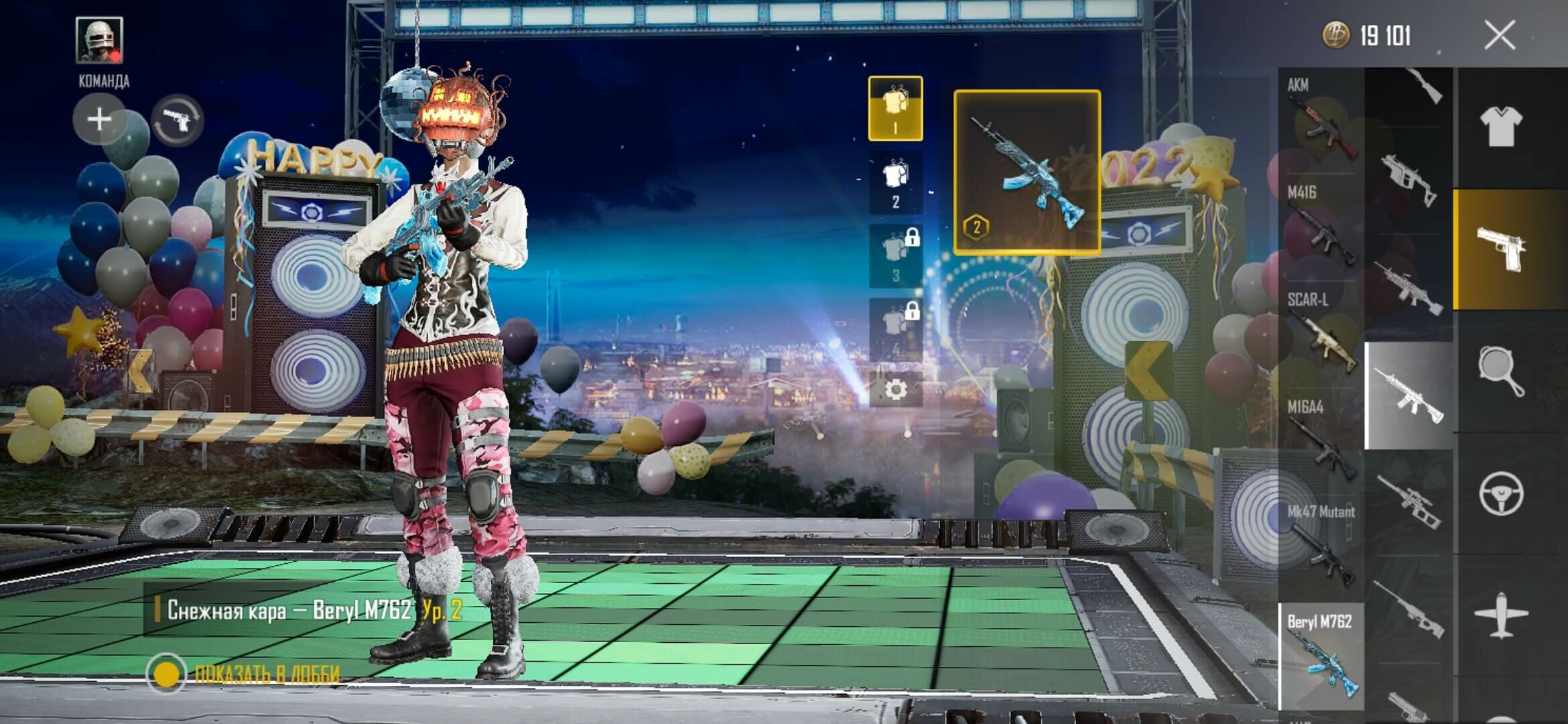Tap the weapon swap icon
The width and height of the screenshot is (1568, 724).
(x=178, y=121)
